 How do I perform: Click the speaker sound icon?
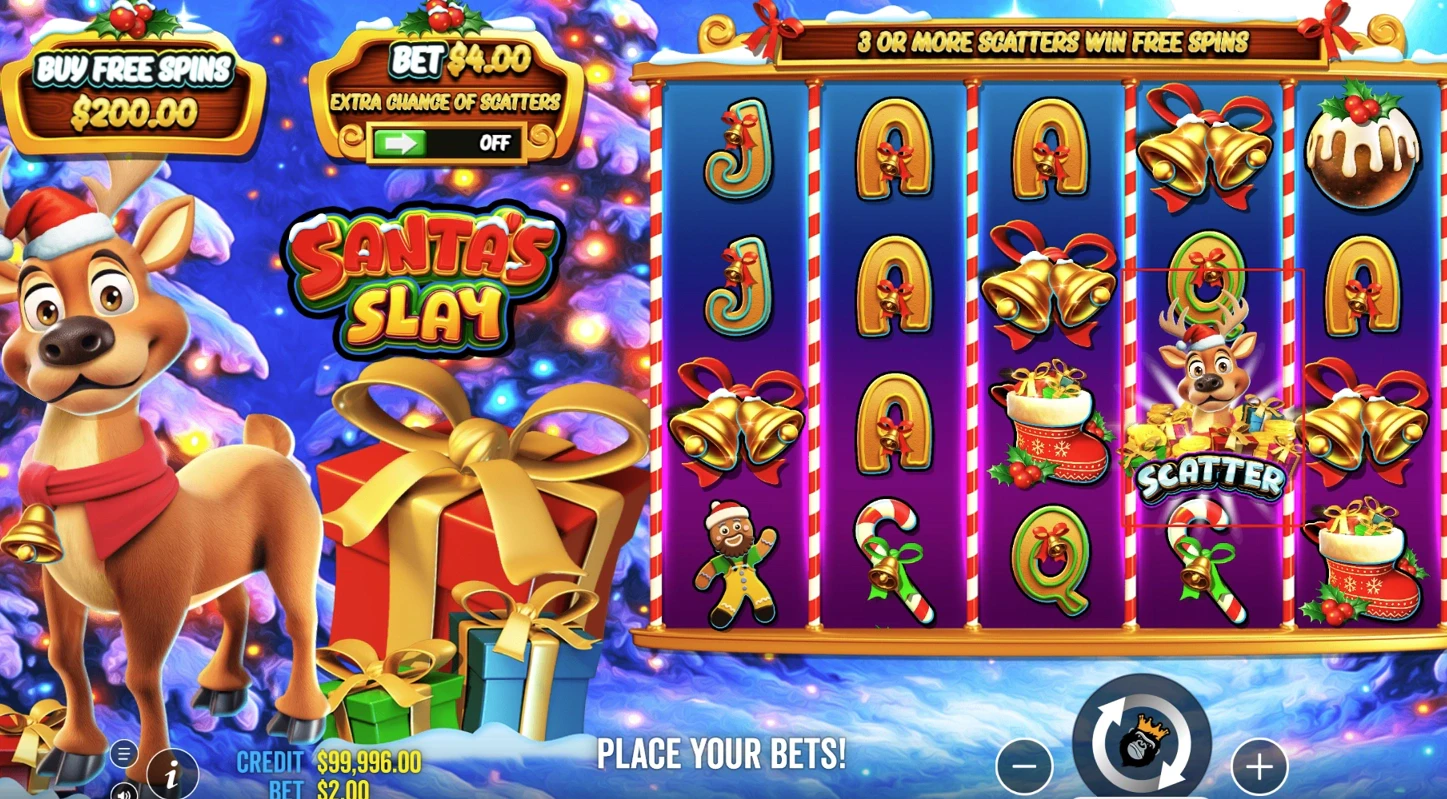pos(122,793)
